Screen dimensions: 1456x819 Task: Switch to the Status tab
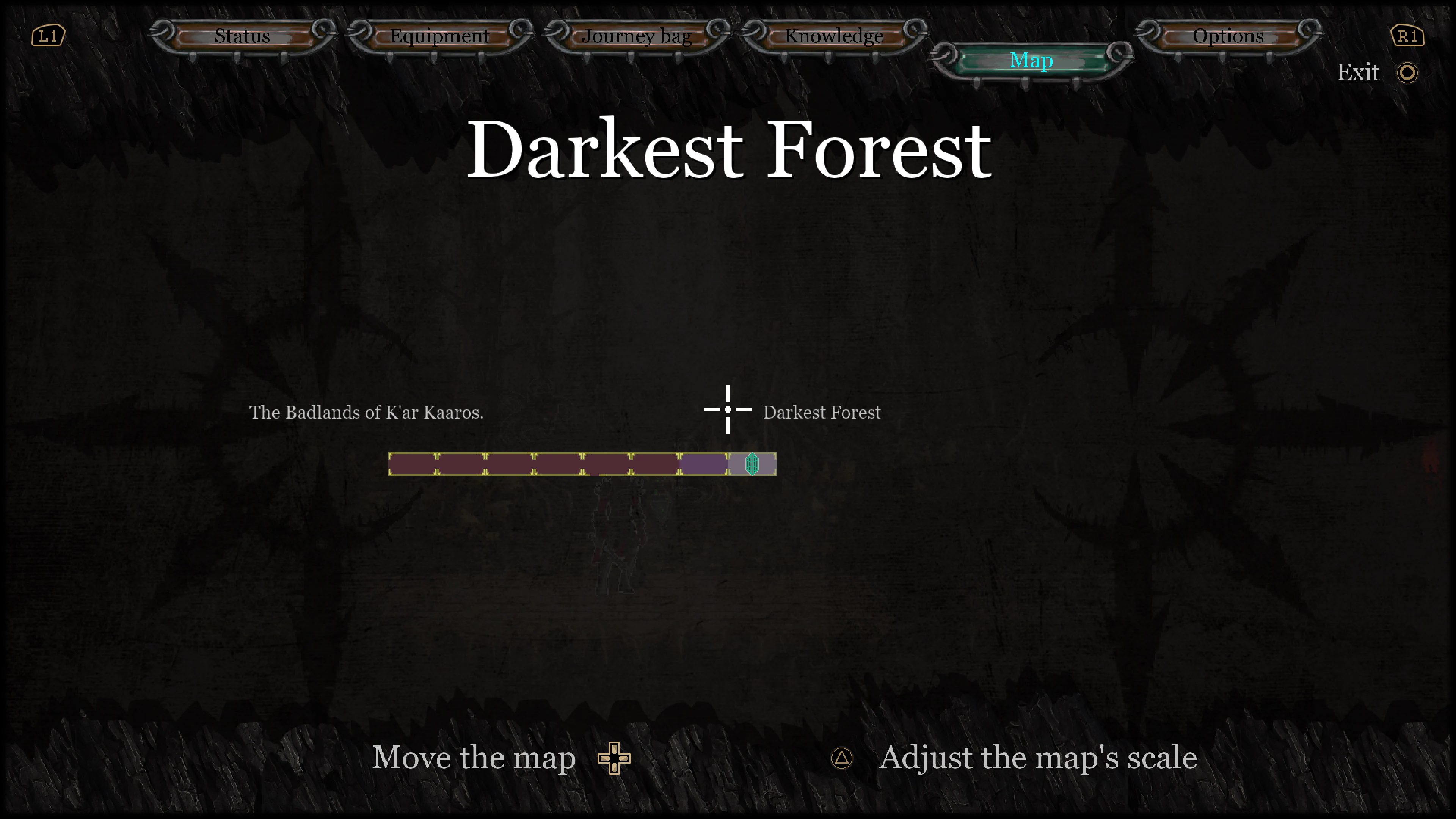click(241, 36)
